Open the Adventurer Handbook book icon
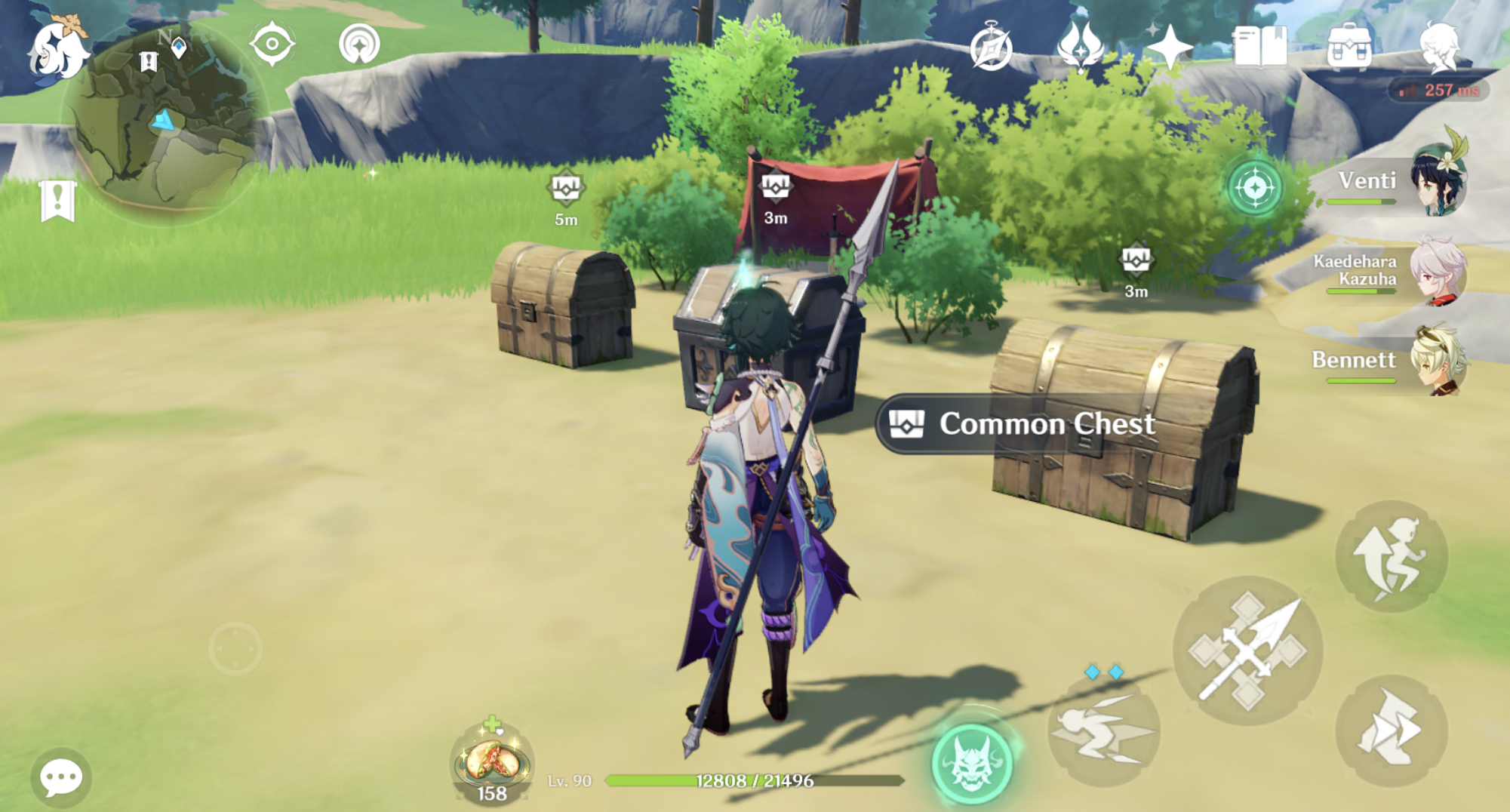Viewport: 1510px width, 812px height. coord(1259,47)
